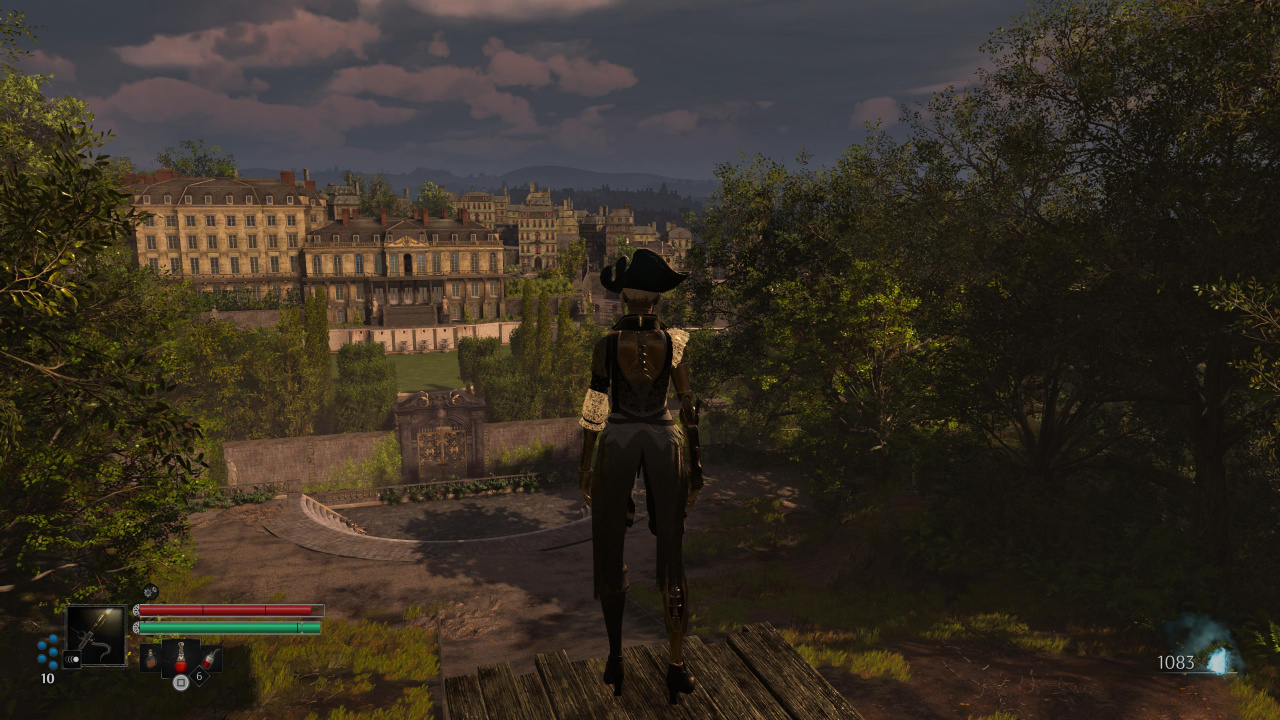Choose the small red vial item slot
Image resolution: width=1280 pixels, height=720 pixels.
(210, 658)
